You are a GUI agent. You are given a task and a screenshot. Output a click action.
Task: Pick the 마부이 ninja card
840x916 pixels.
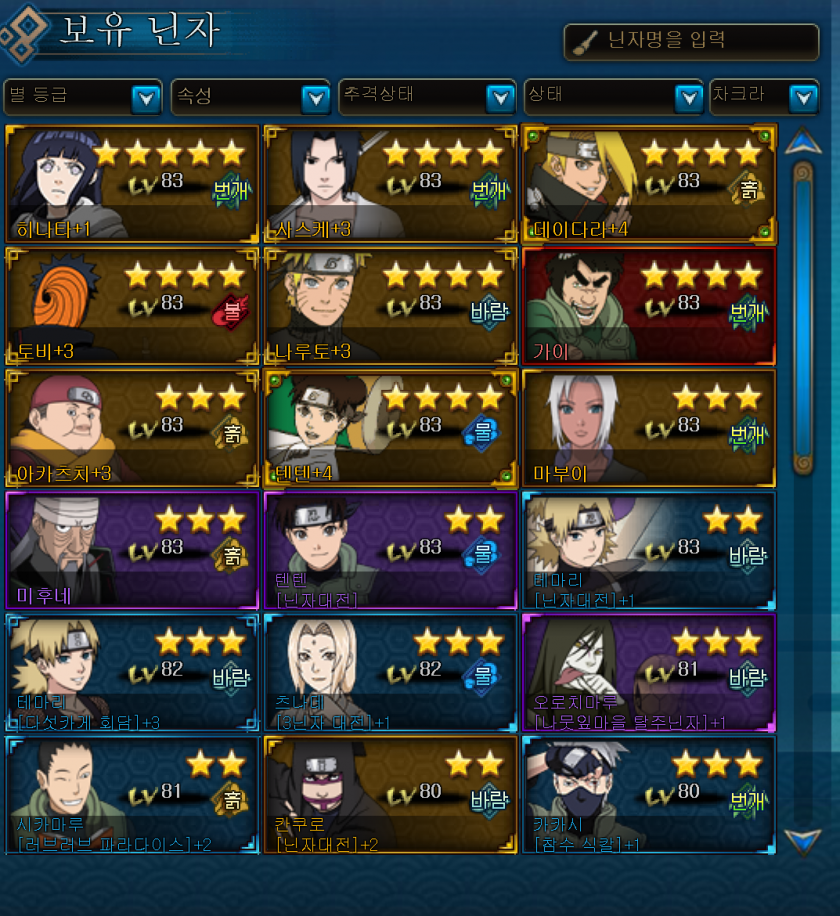click(x=648, y=429)
